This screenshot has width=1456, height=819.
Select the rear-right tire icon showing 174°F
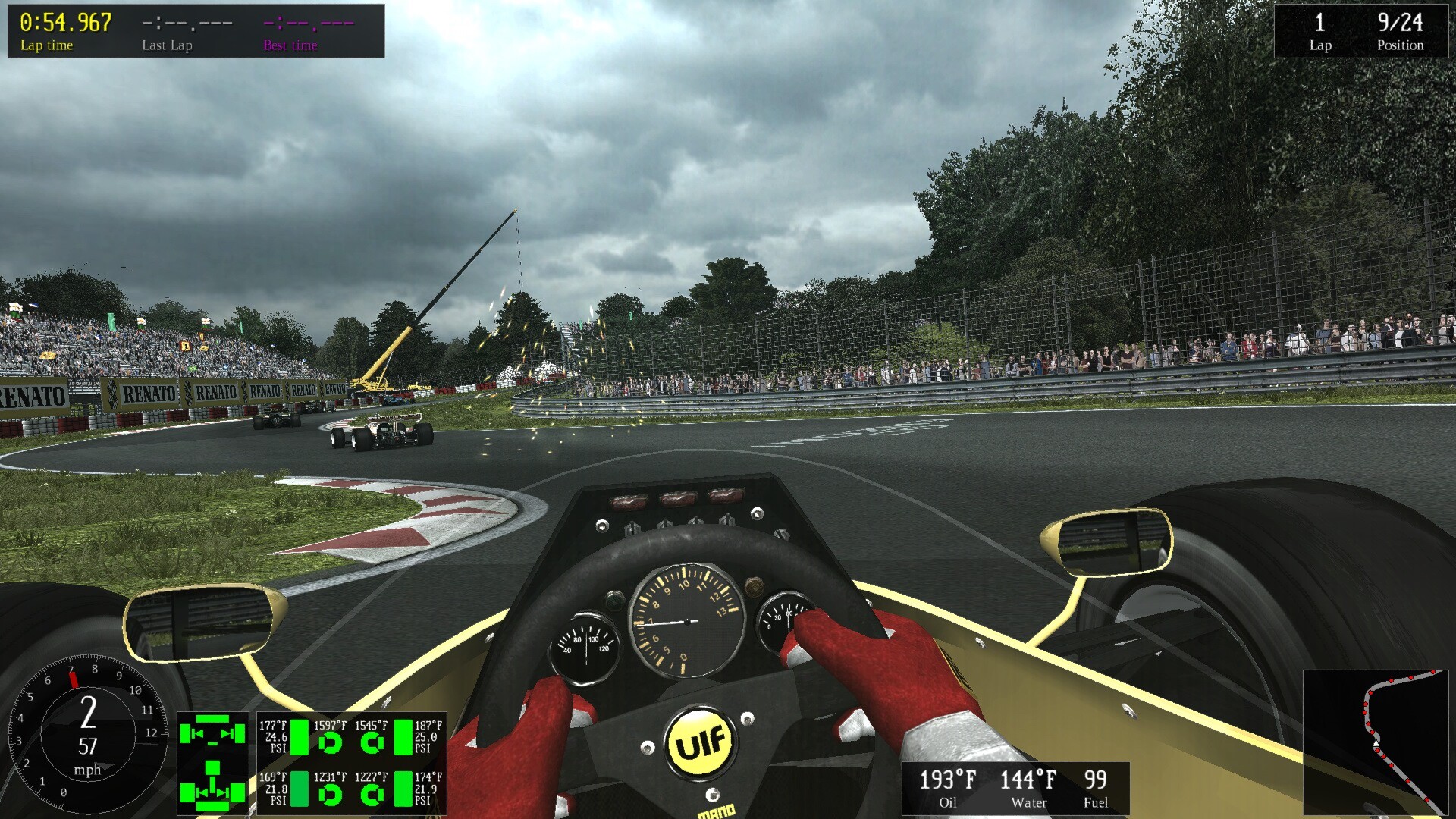(x=404, y=789)
